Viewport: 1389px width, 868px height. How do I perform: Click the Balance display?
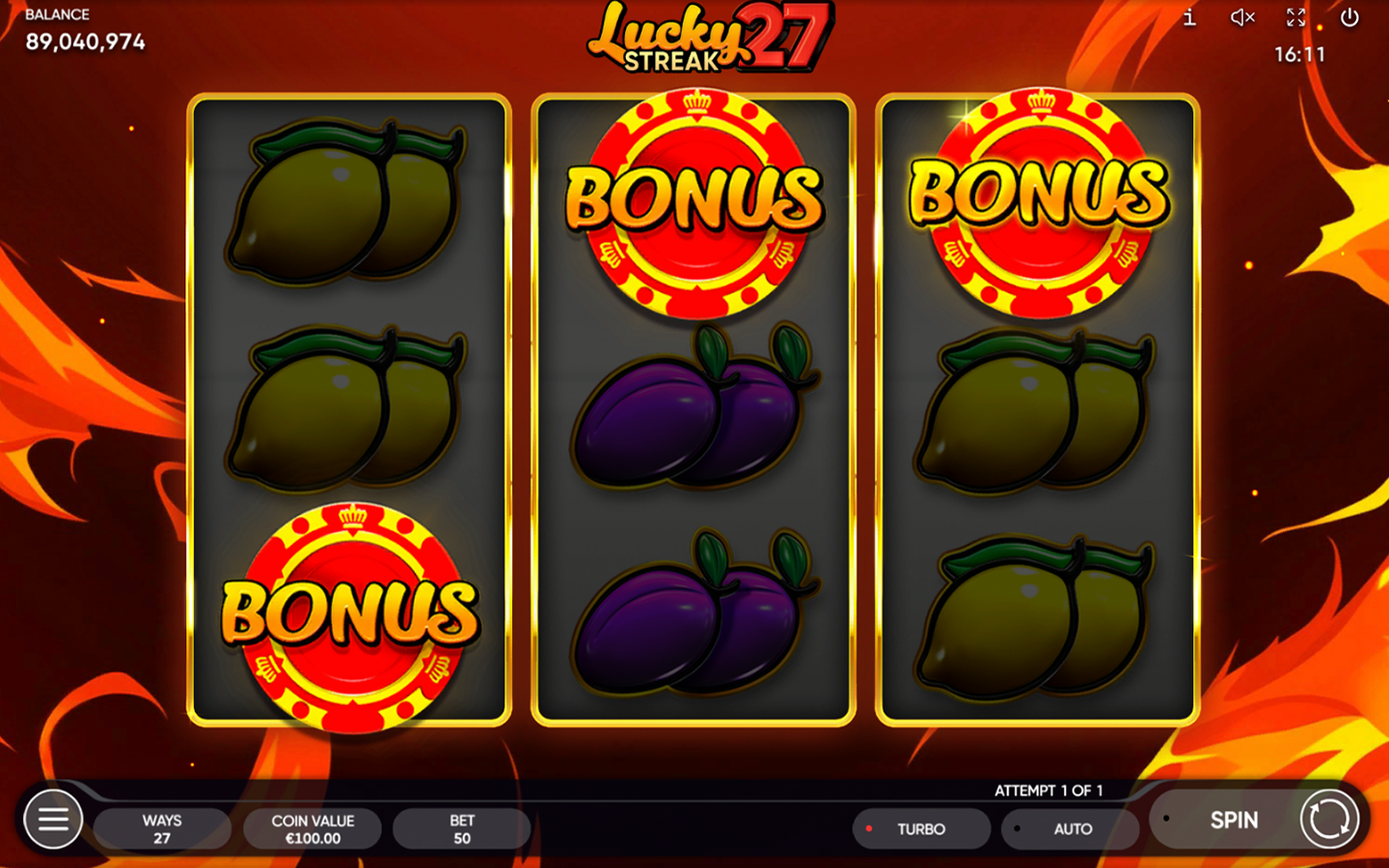click(85, 29)
